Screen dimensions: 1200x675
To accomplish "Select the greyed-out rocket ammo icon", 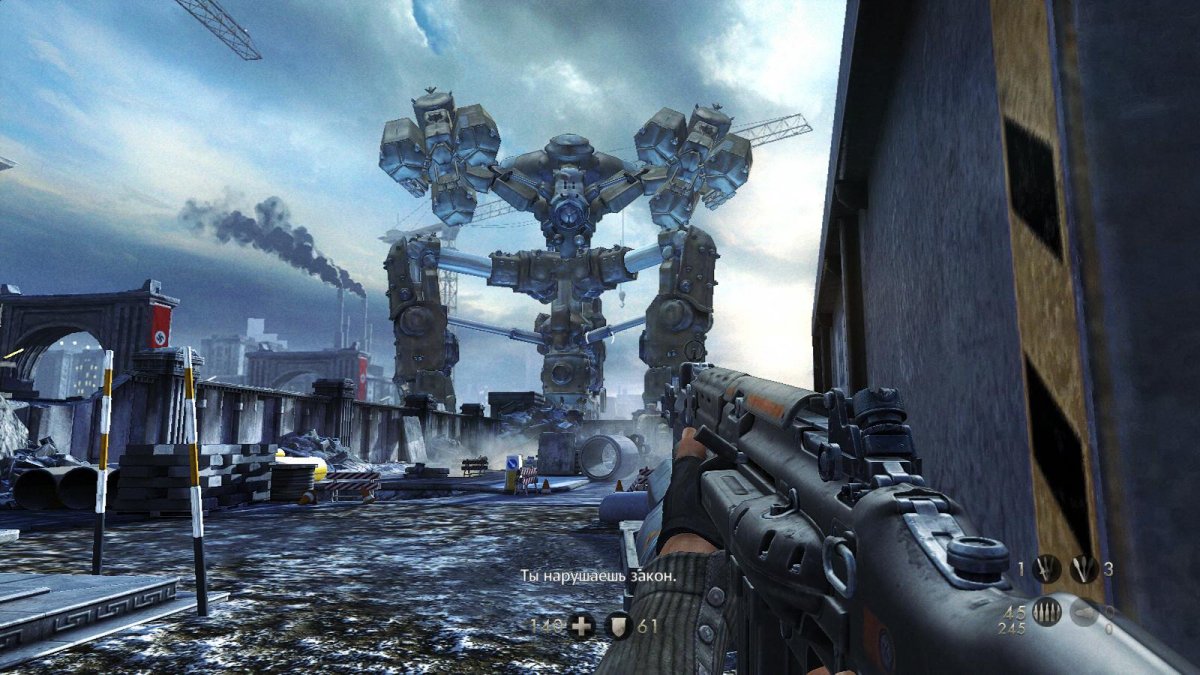I will pos(1083,612).
